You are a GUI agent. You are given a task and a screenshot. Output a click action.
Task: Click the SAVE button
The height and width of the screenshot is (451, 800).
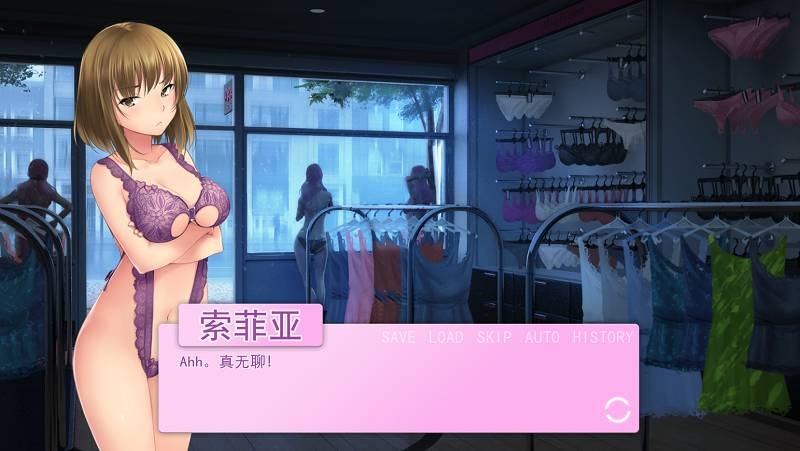(398, 337)
